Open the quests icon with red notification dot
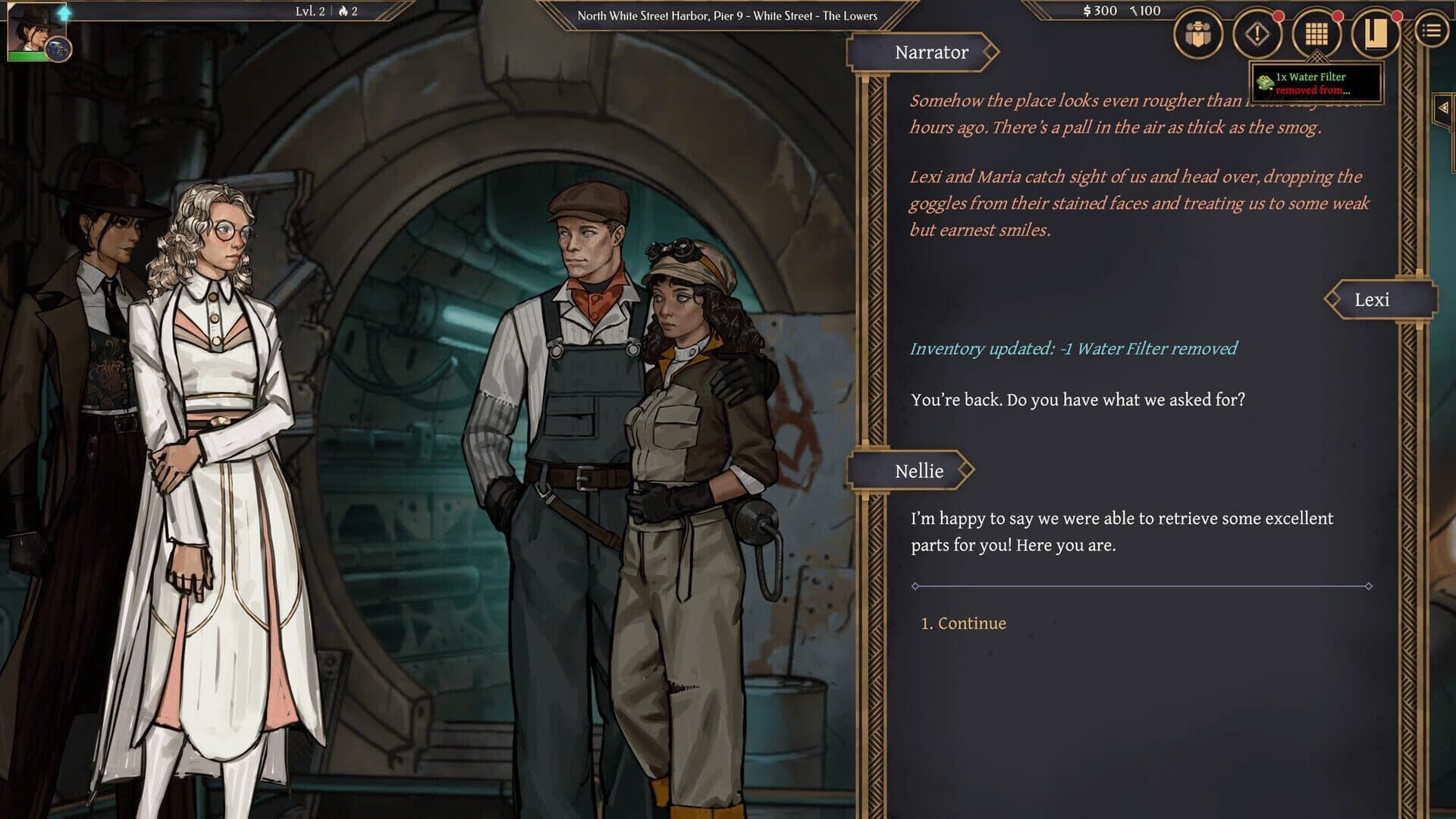This screenshot has height=819, width=1456. pyautogui.click(x=1256, y=34)
